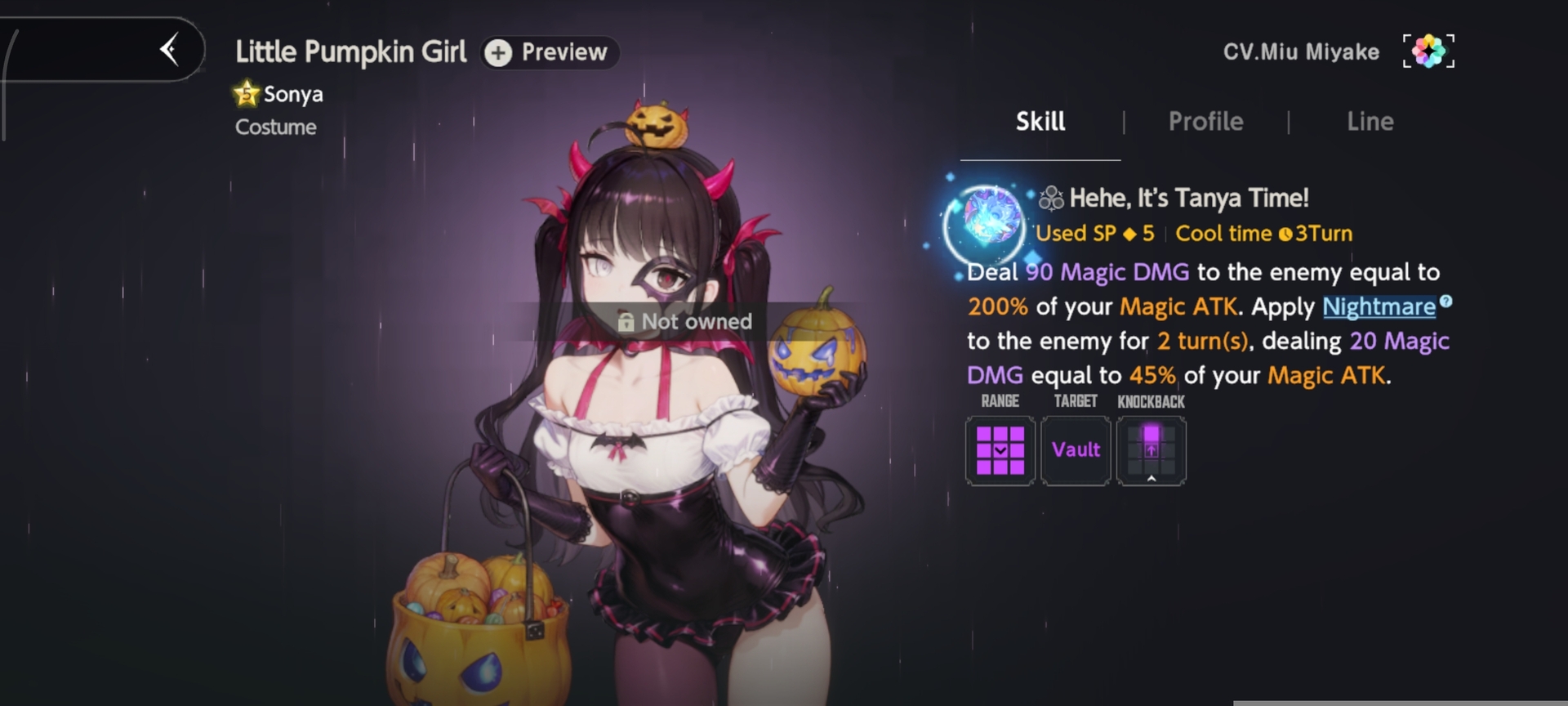This screenshot has height=706, width=1568.
Task: Click the colorful screenshot frame icon
Action: [1428, 51]
